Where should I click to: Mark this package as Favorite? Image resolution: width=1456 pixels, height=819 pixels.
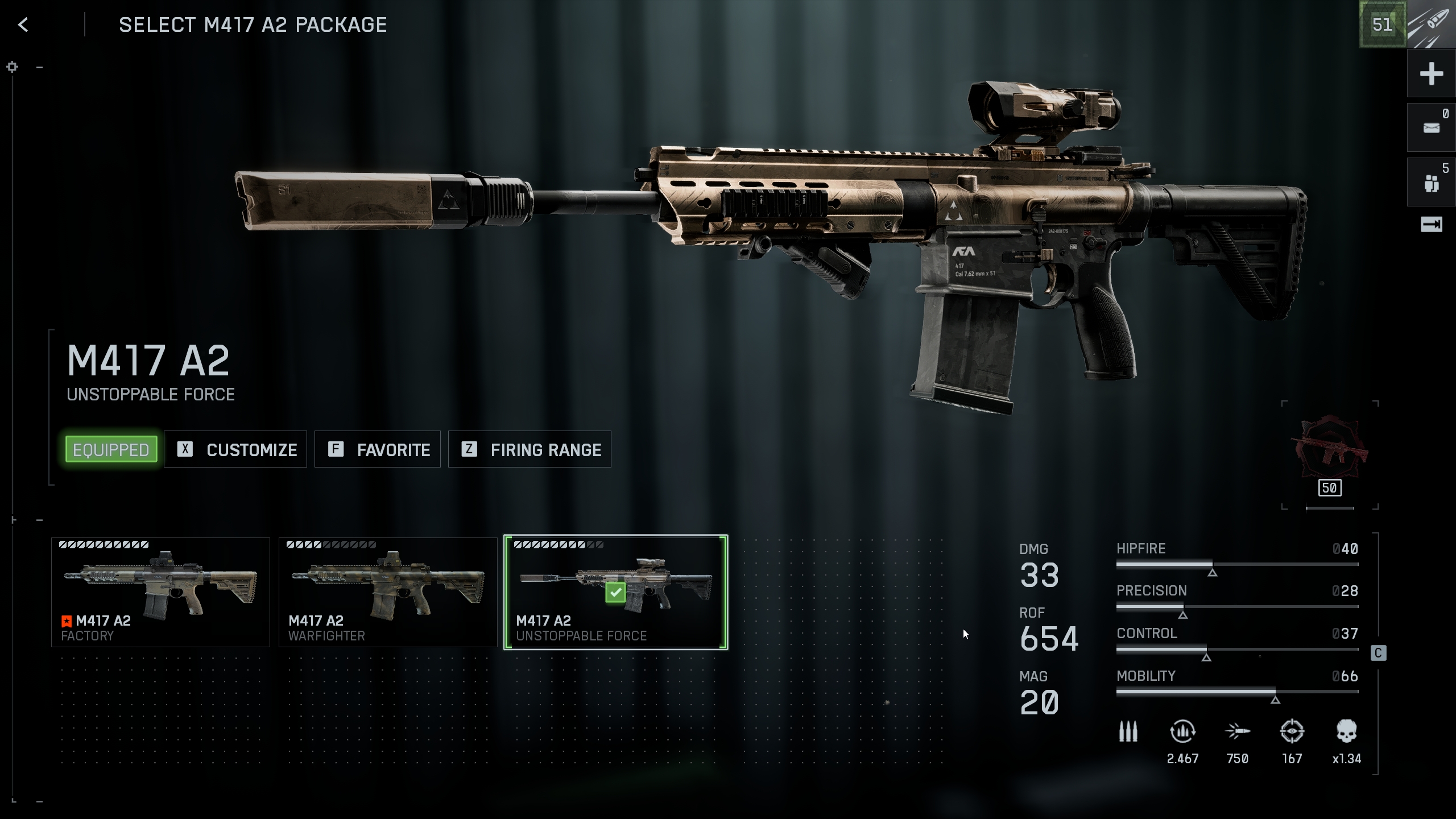click(x=378, y=449)
